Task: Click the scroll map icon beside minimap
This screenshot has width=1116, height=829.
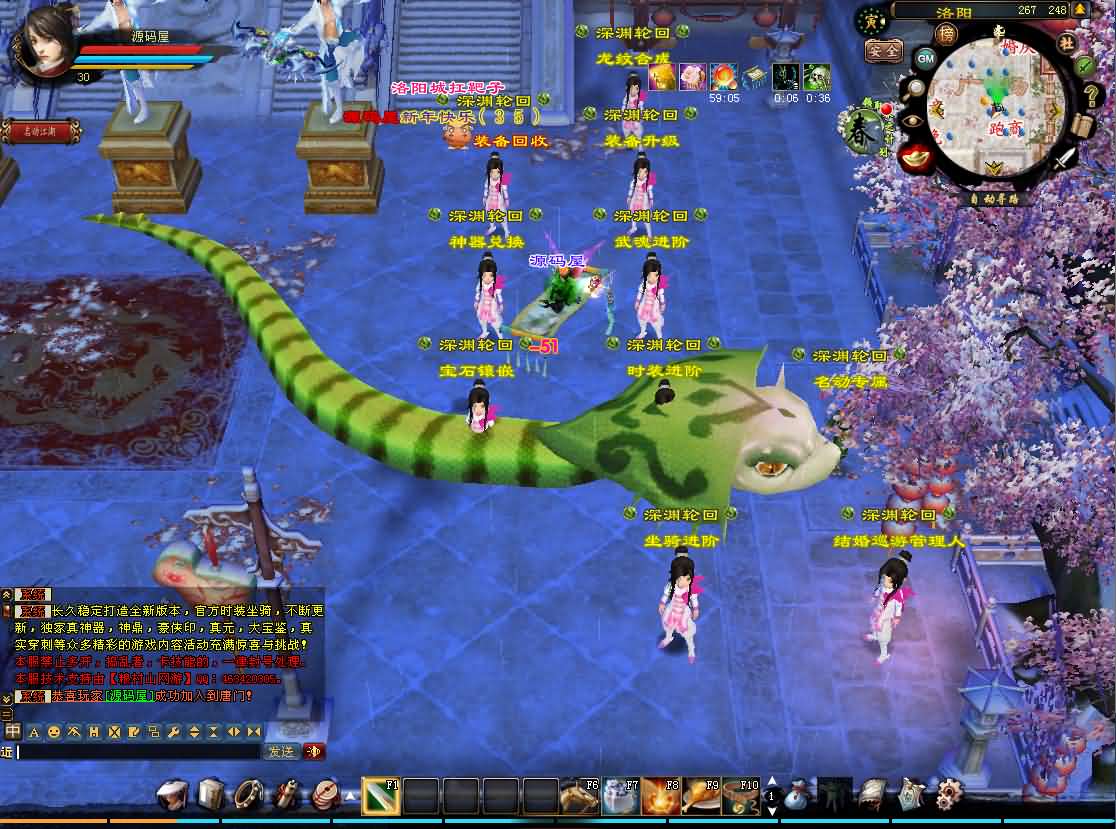Action: tap(1083, 126)
